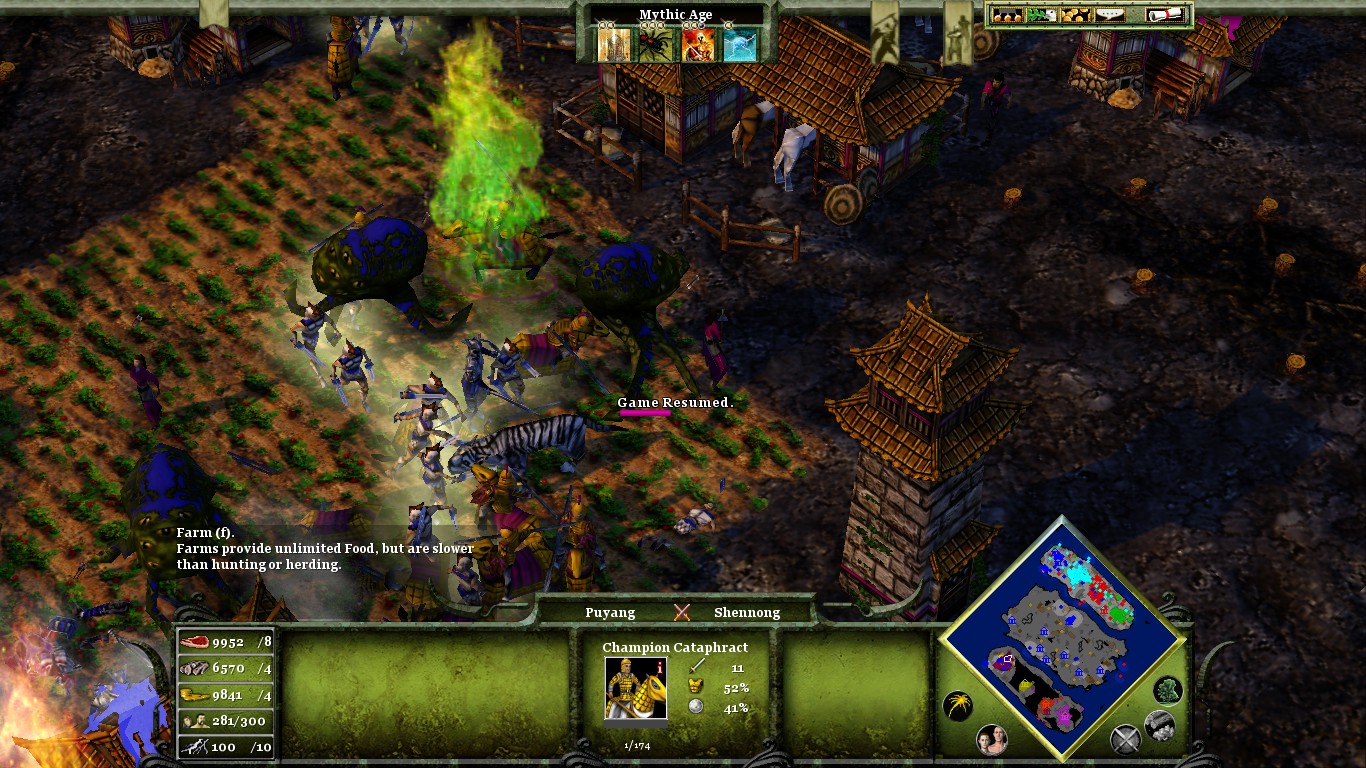Click the villager portraits button near the minimap
This screenshot has height=768, width=1366.
coord(994,740)
